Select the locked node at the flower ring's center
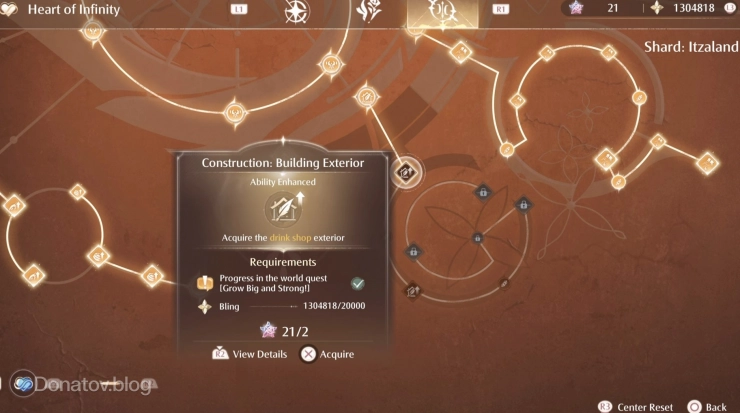 (478, 238)
